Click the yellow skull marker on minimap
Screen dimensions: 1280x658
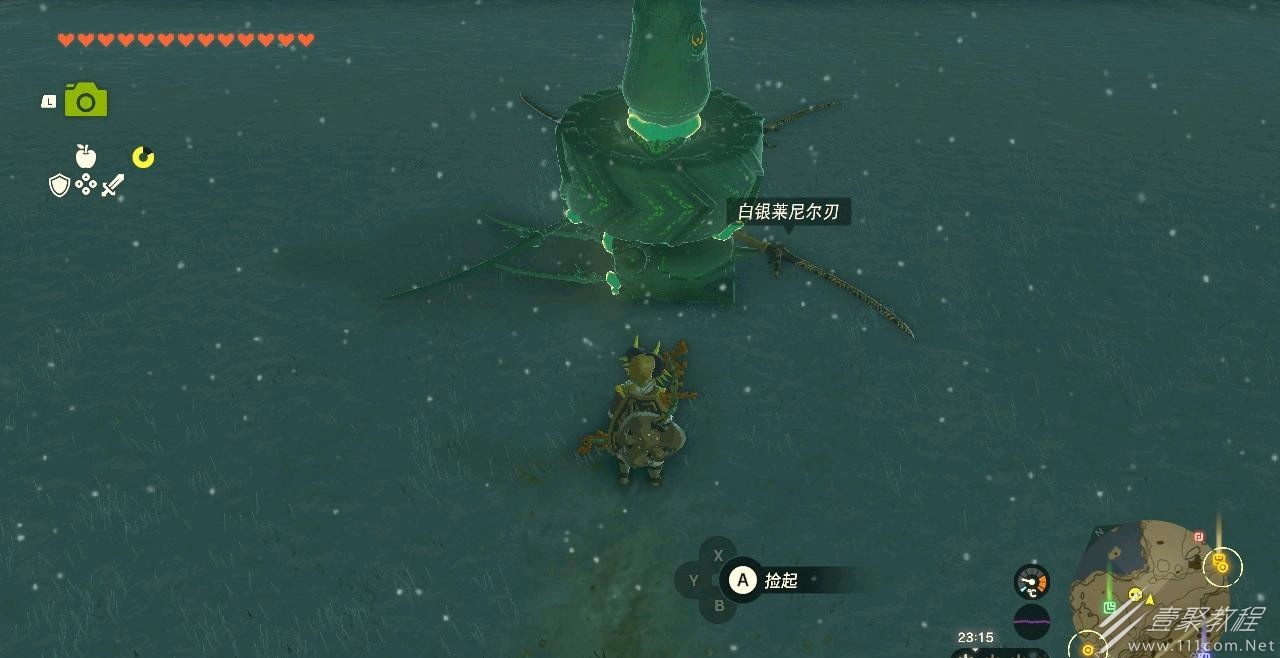(1135, 594)
